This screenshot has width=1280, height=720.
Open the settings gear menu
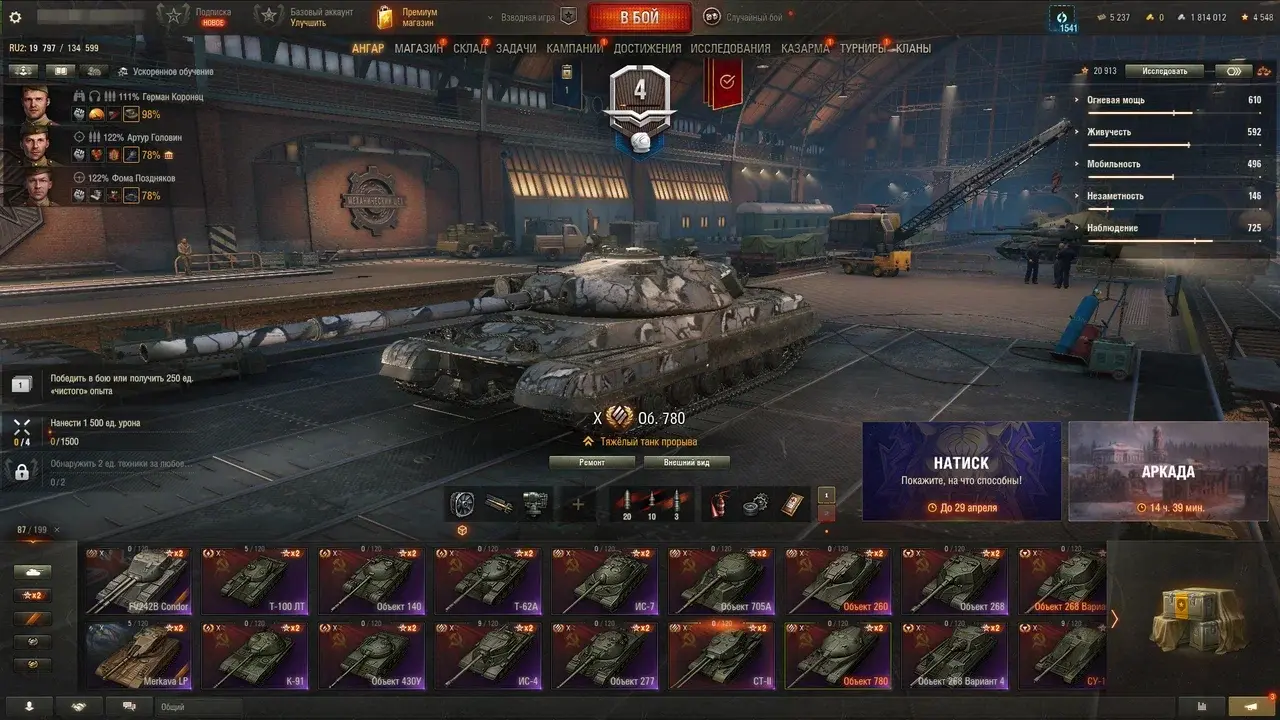pyautogui.click(x=15, y=17)
